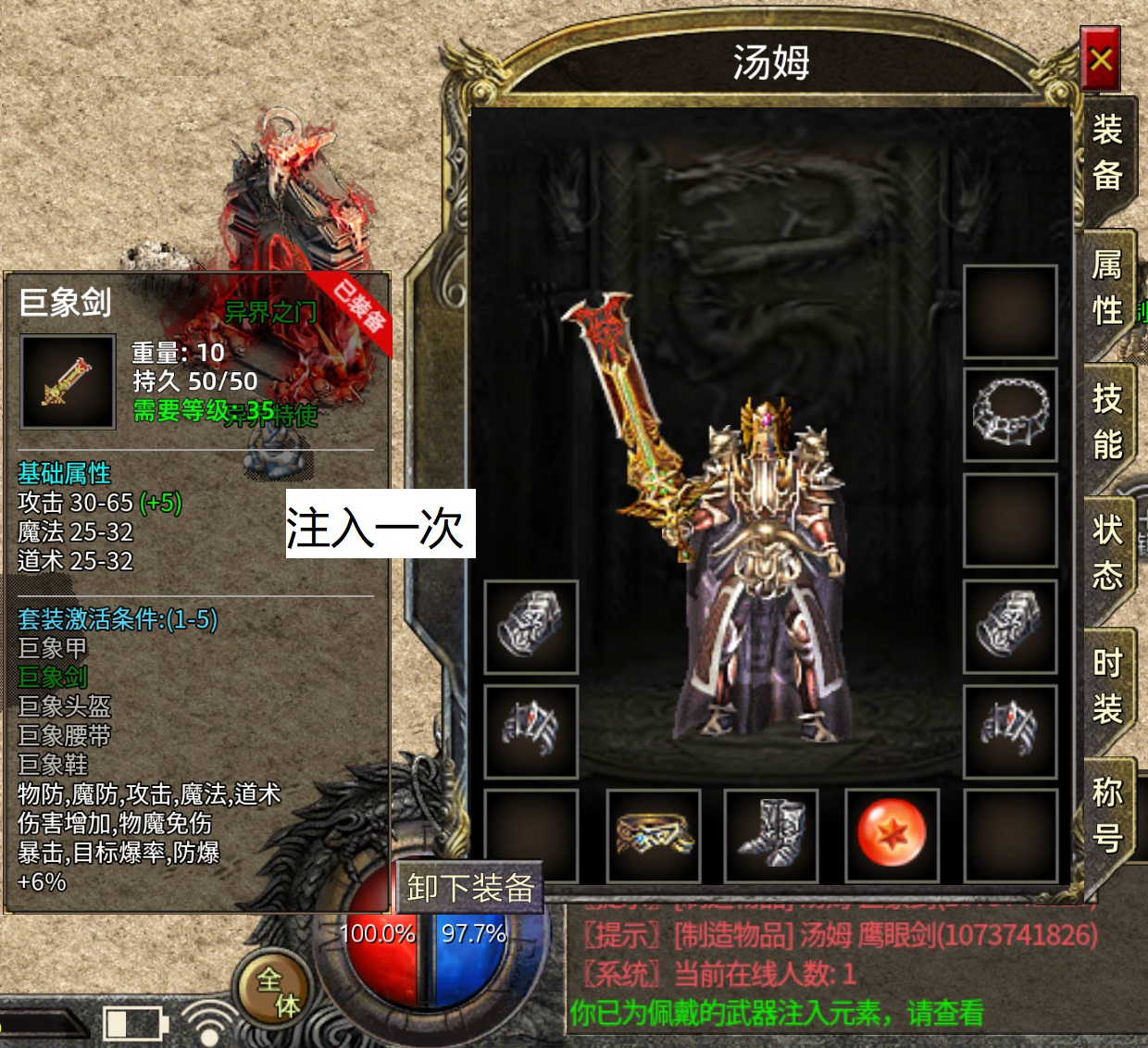Switch to the 装备 tab

coord(1107,153)
